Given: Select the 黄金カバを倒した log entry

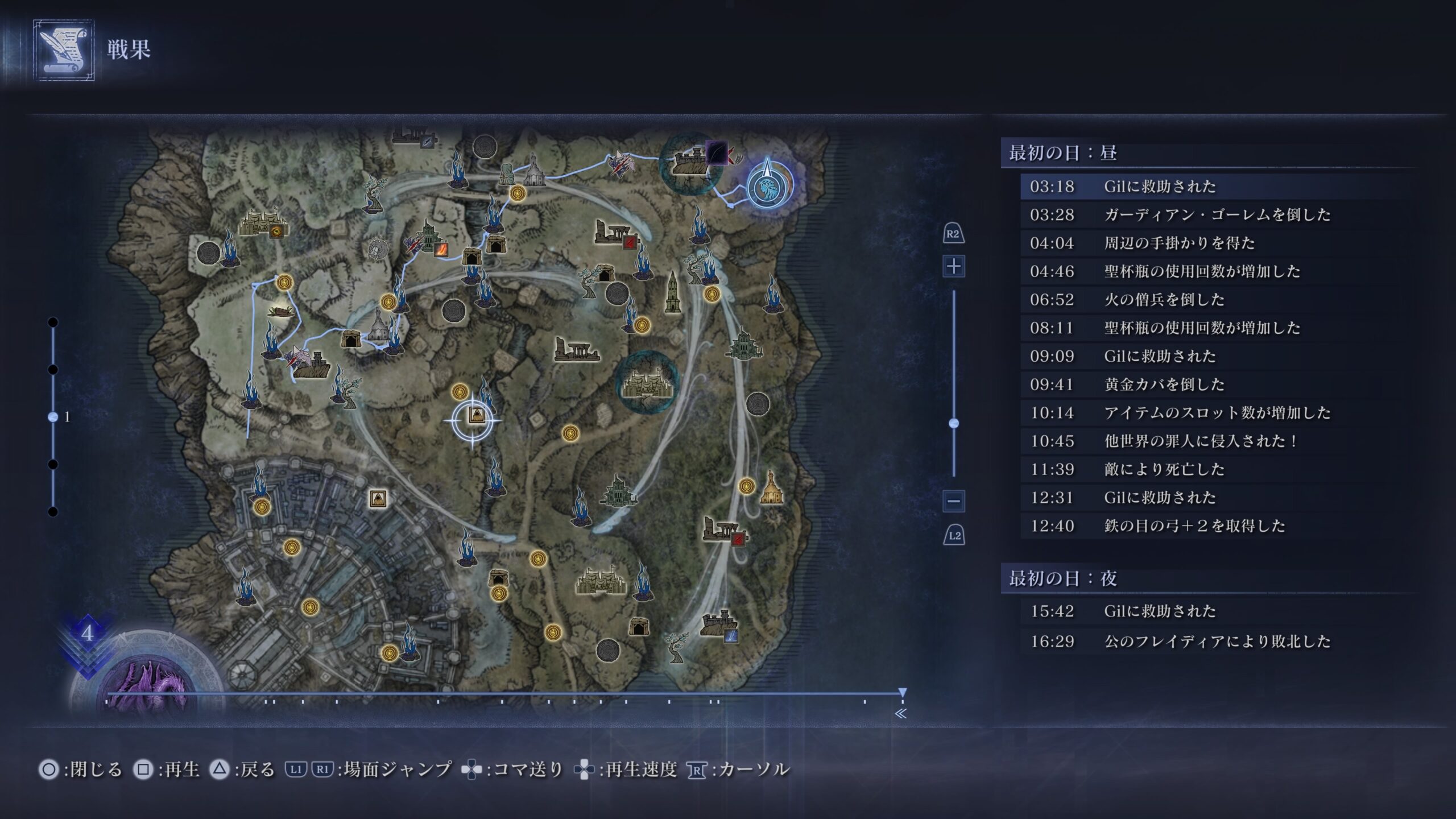Looking at the screenshot, I should (1164, 384).
